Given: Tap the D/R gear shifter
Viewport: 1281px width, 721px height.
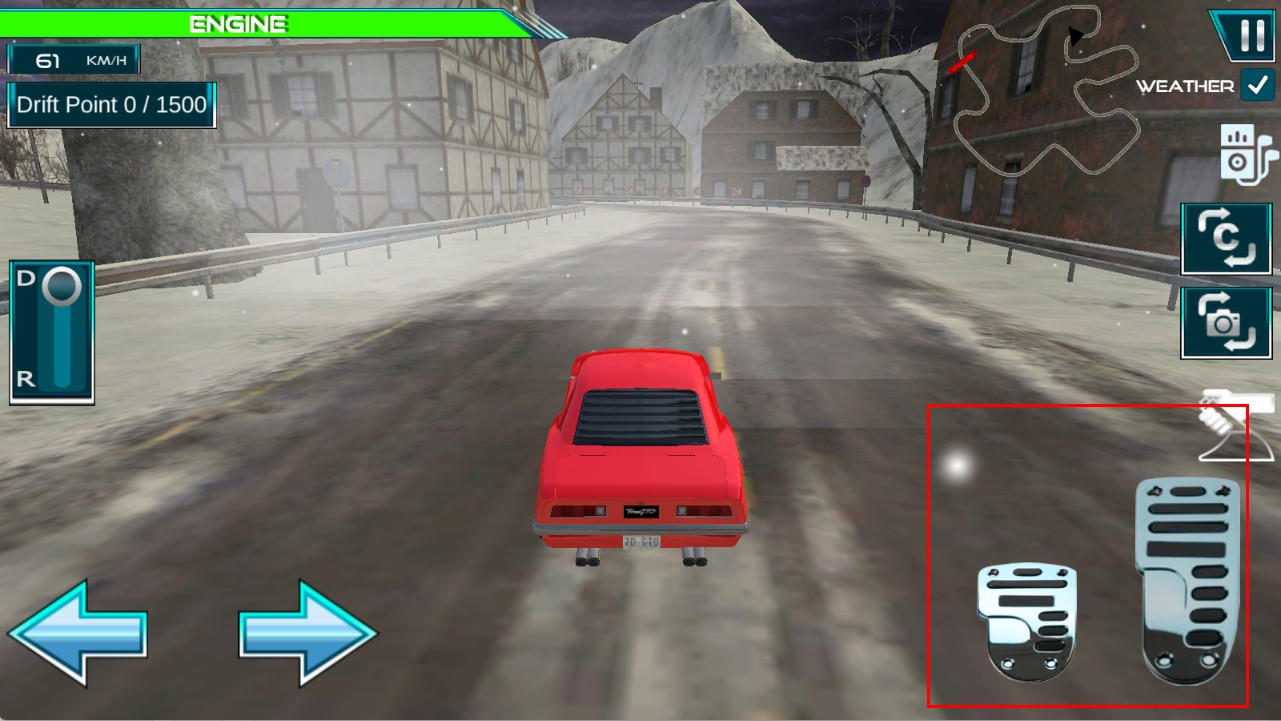Looking at the screenshot, I should tap(52, 332).
